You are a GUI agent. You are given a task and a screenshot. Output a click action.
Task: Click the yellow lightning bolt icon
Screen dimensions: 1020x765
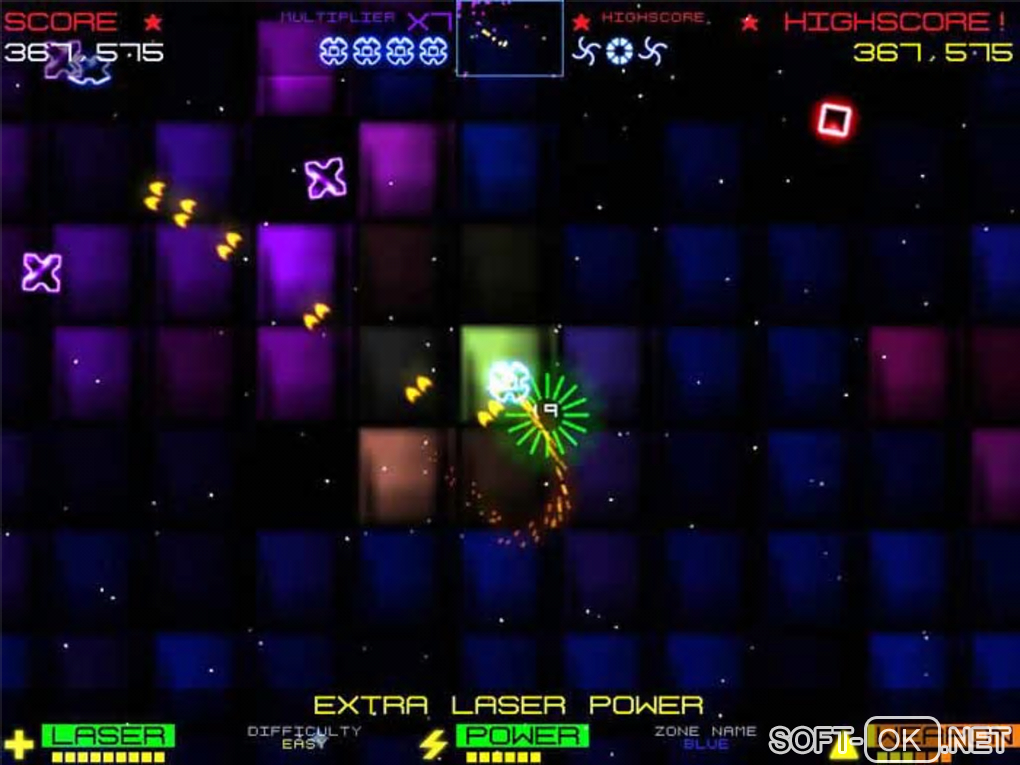(x=433, y=743)
